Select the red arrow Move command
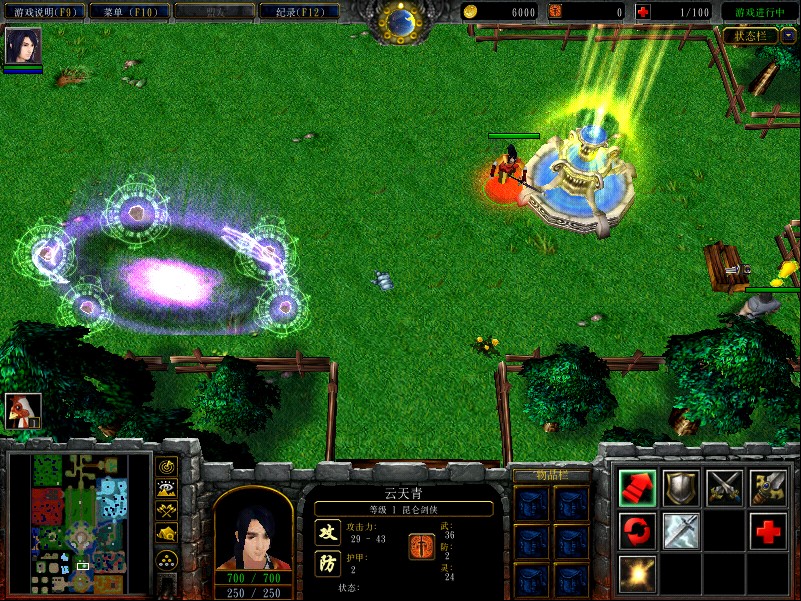Screen dimensions: 801x601 [637, 487]
